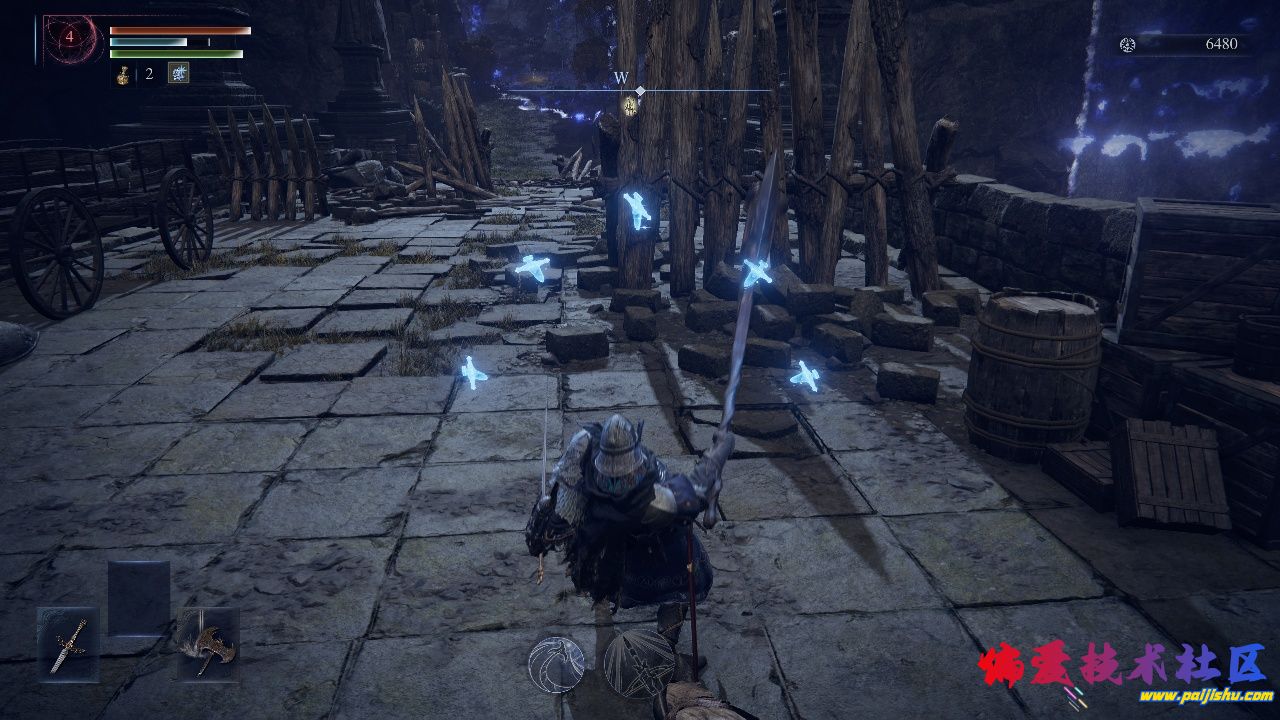Click the compass marker icon below W
1280x720 pixels.
[x=631, y=105]
